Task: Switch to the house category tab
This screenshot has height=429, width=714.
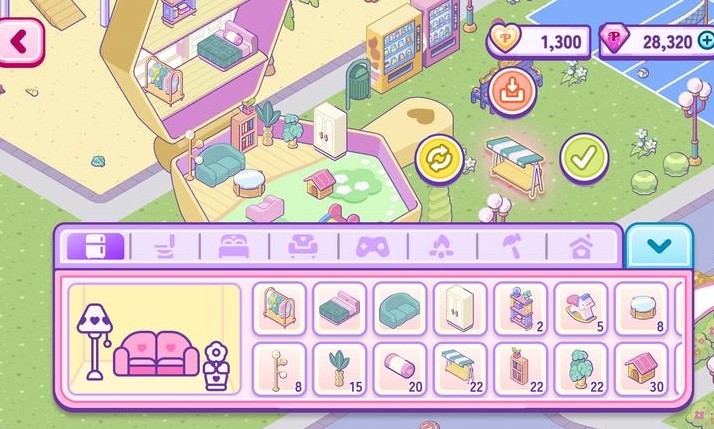Action: [578, 246]
